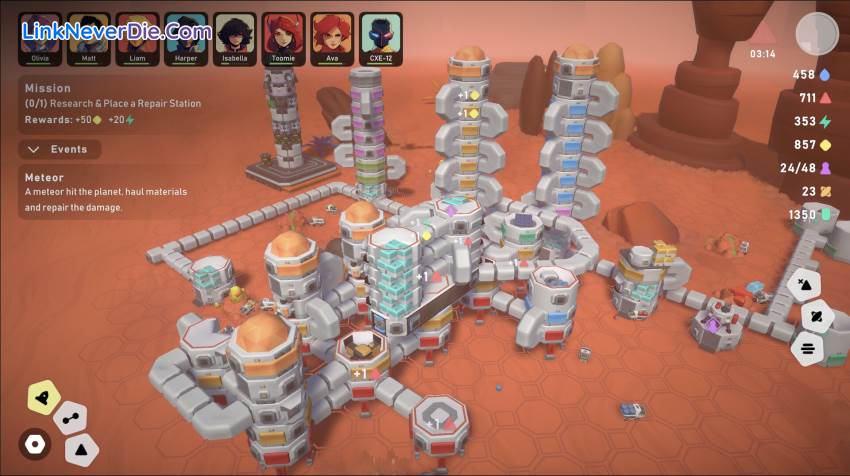The height and width of the screenshot is (476, 850).
Task: Select Olivia's crew portrait
Action: [x=40, y=34]
